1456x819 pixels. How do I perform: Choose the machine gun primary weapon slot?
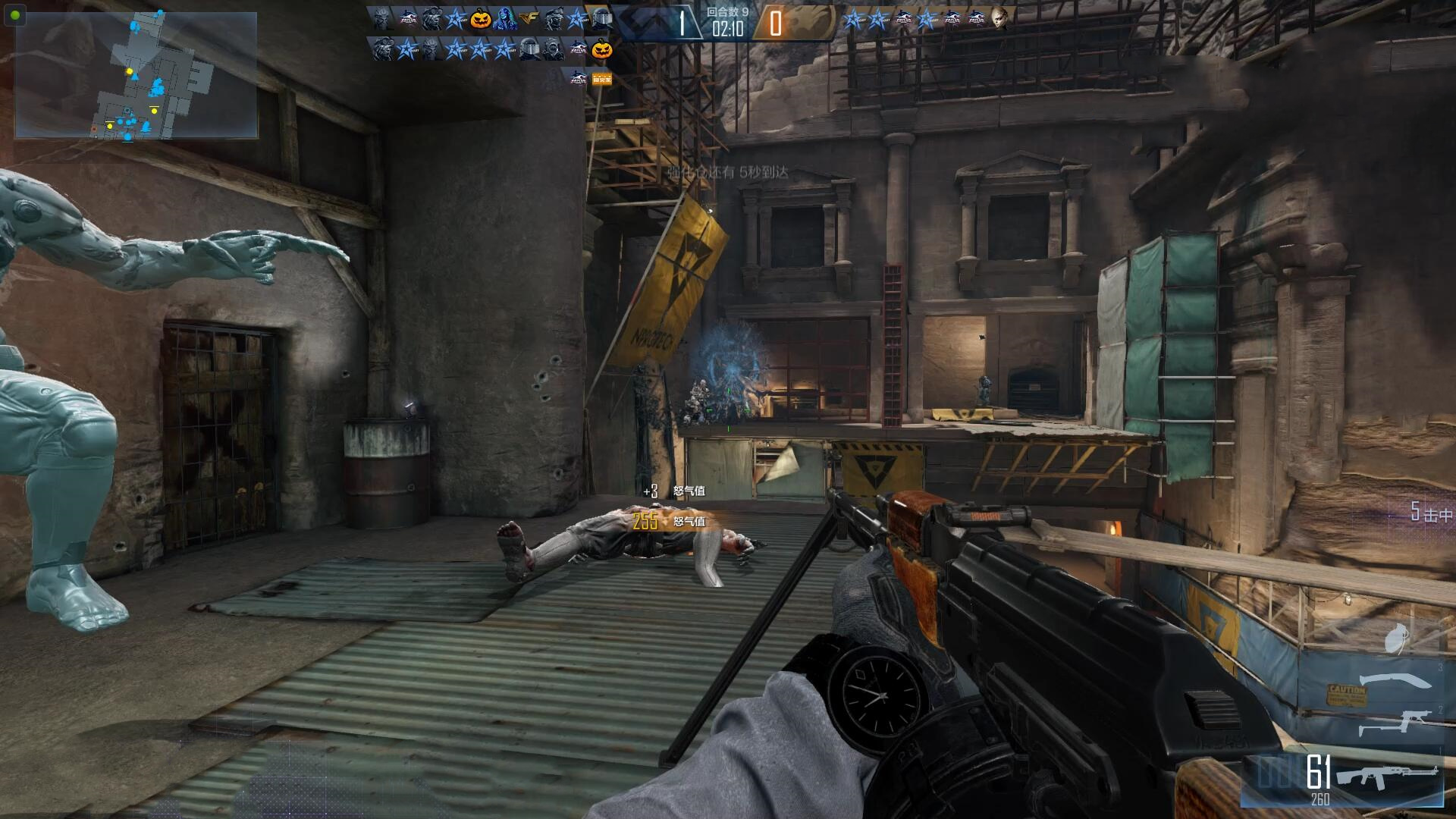coord(1386,776)
